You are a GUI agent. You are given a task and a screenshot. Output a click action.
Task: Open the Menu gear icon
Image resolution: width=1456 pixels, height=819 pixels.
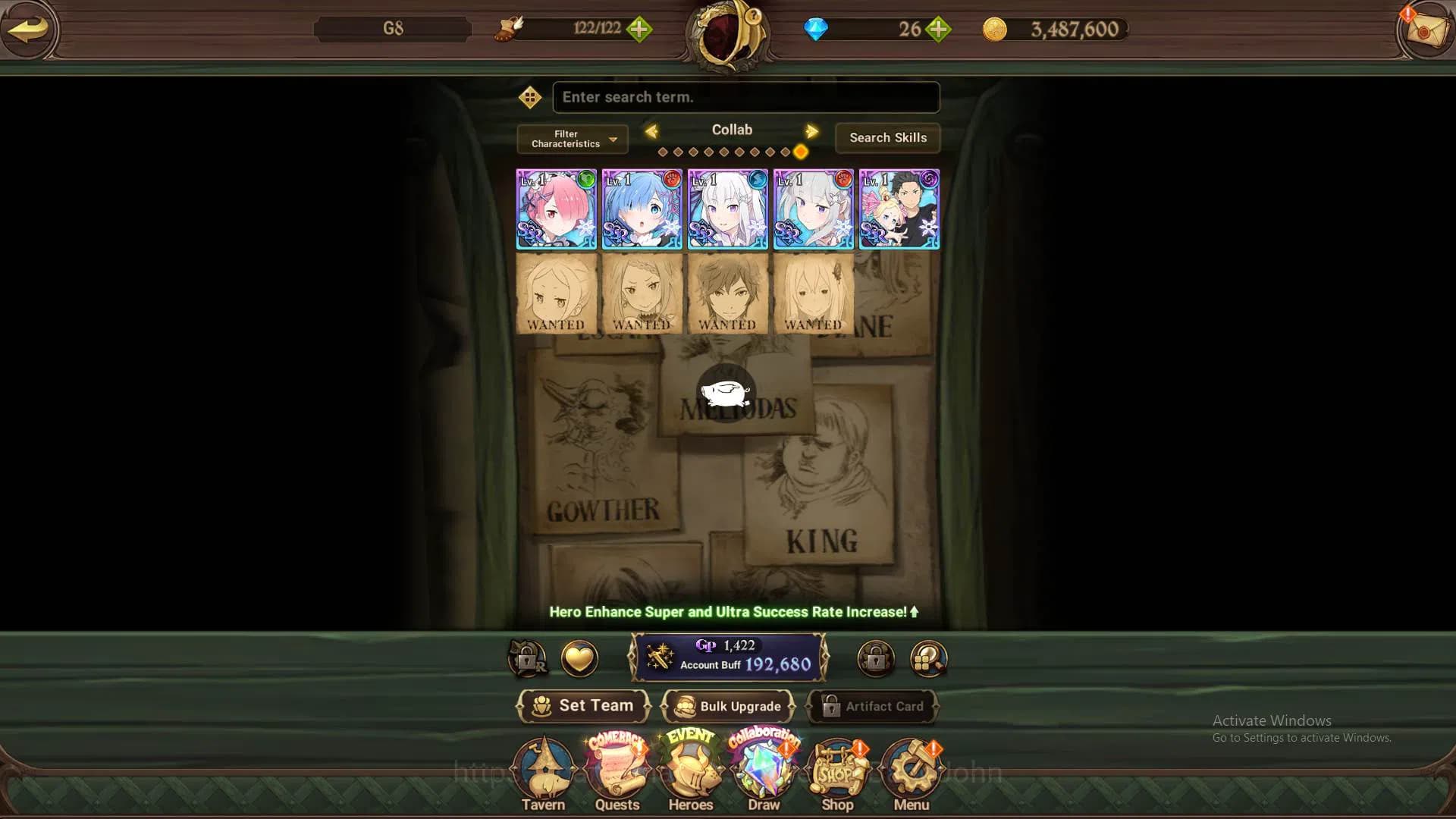click(910, 767)
